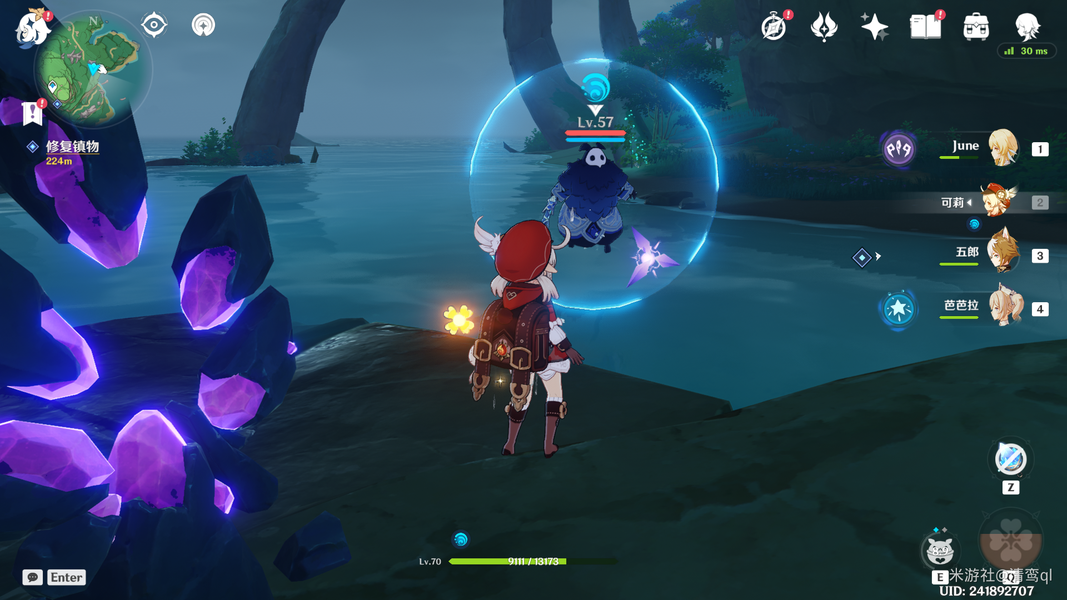Screen dimensions: 1067x600
Task: Click the eye-shaped icon beside the minimap
Action: tap(154, 25)
